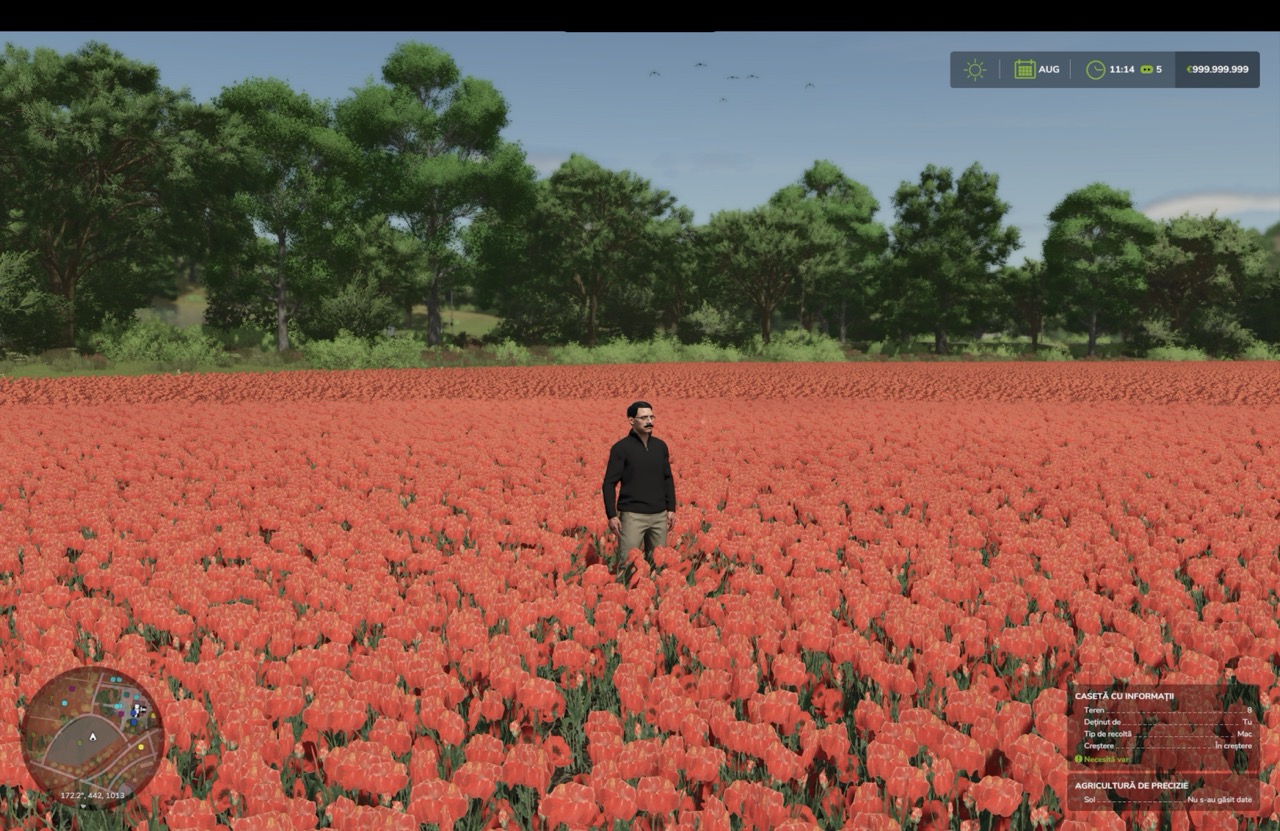Select the calendar icon beside AUG

[1024, 70]
